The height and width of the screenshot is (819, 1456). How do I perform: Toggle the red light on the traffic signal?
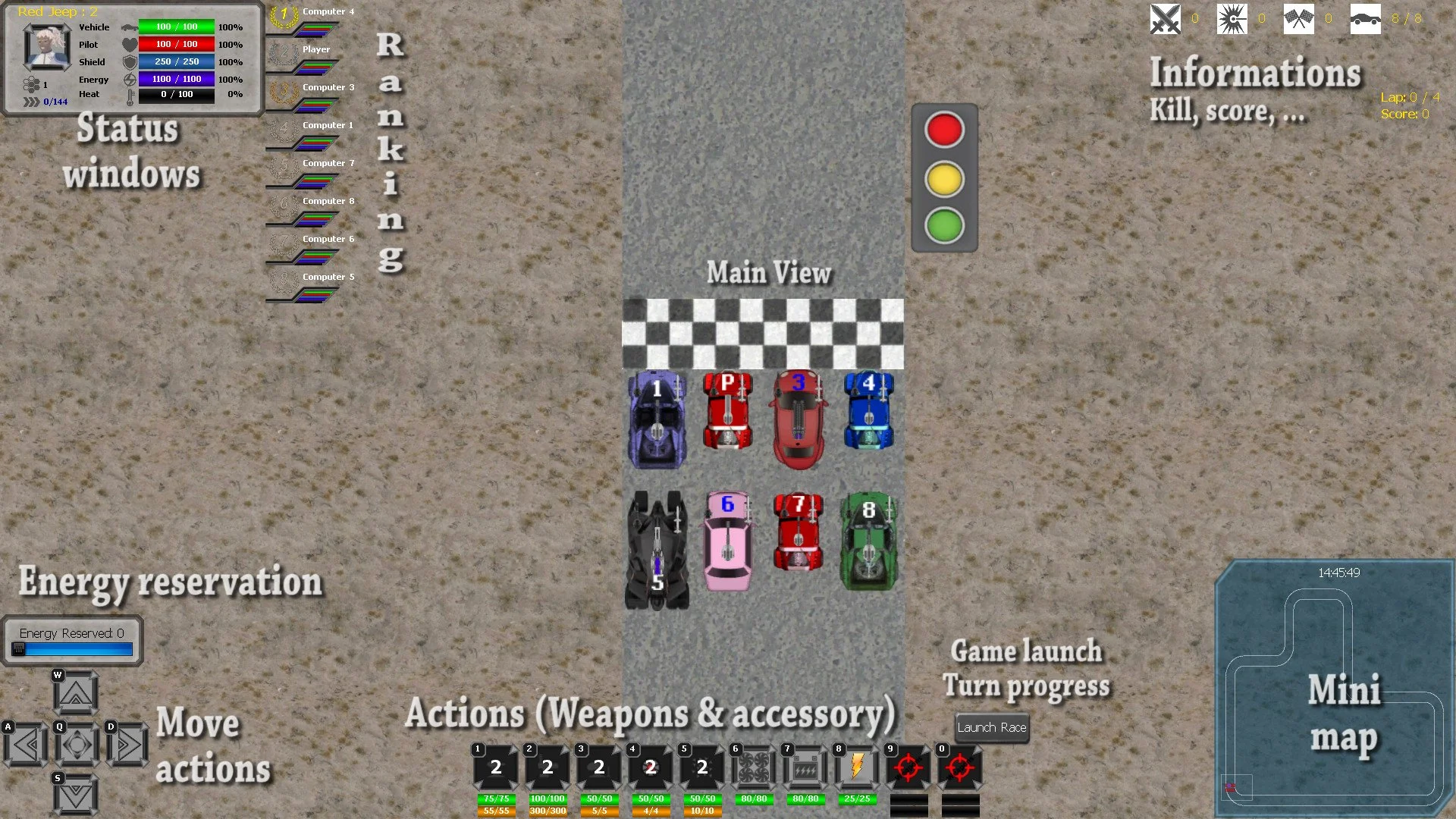coord(944,130)
